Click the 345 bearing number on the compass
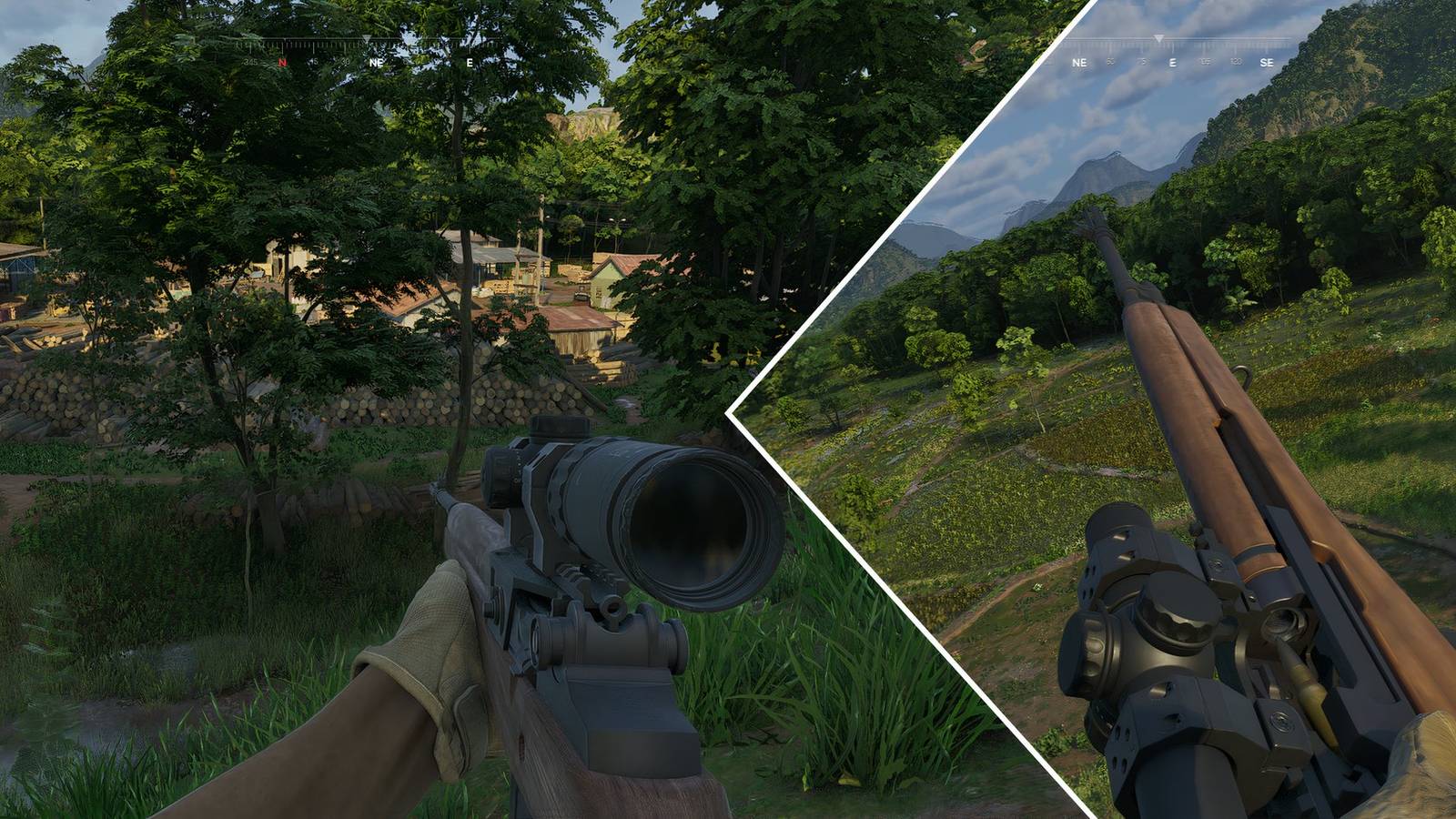Image resolution: width=1456 pixels, height=819 pixels. pos(250,62)
